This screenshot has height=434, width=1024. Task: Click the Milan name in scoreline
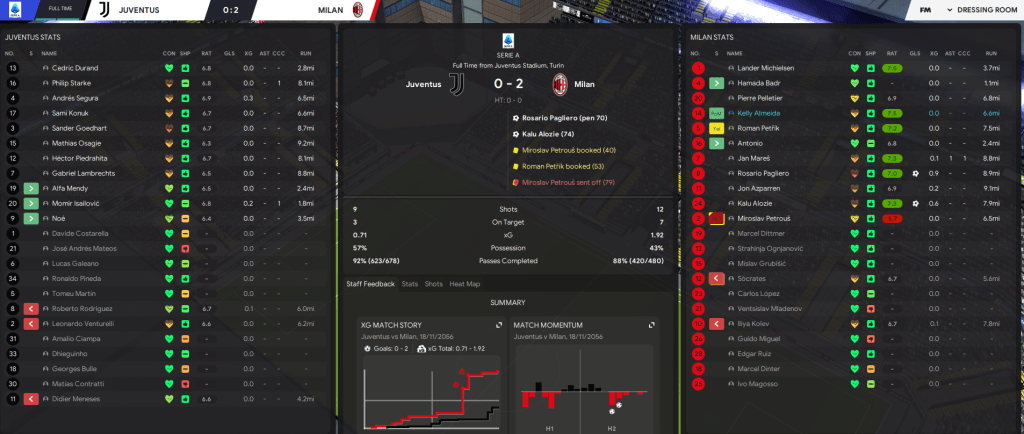point(585,84)
